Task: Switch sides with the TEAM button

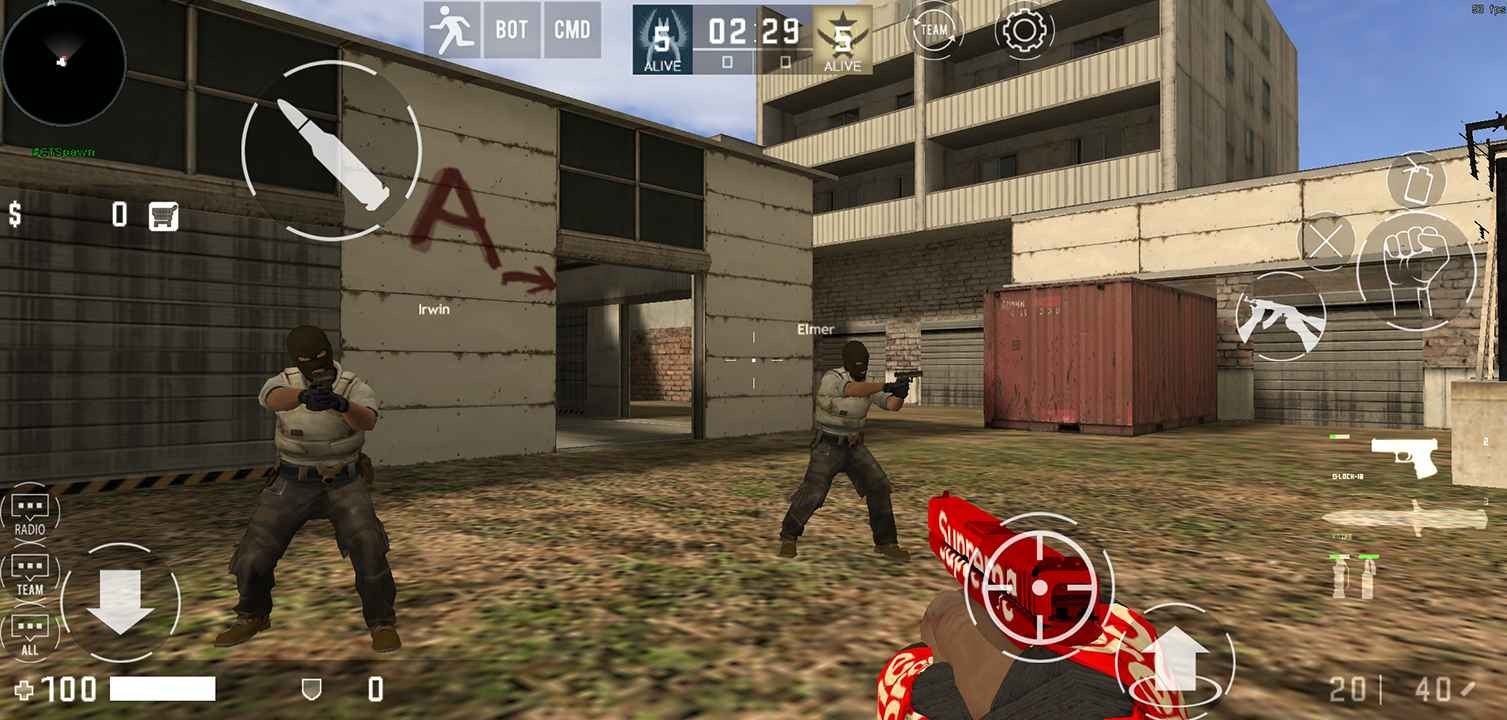Action: pyautogui.click(x=934, y=29)
